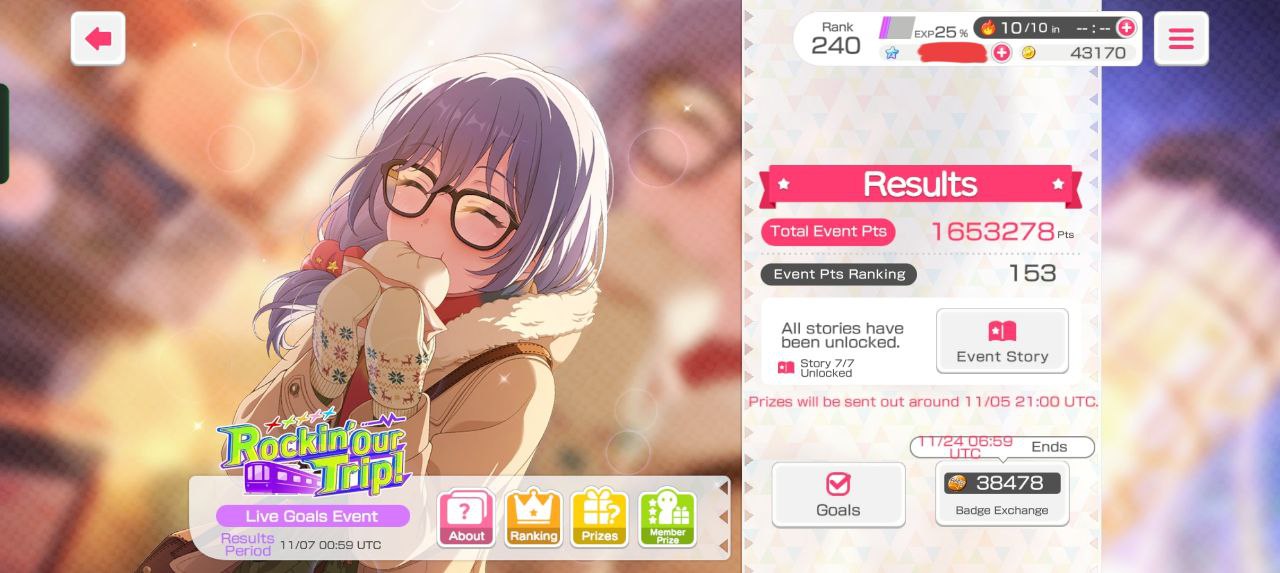The width and height of the screenshot is (1280, 573).
Task: Go back with the pink arrow button
Action: point(98,39)
